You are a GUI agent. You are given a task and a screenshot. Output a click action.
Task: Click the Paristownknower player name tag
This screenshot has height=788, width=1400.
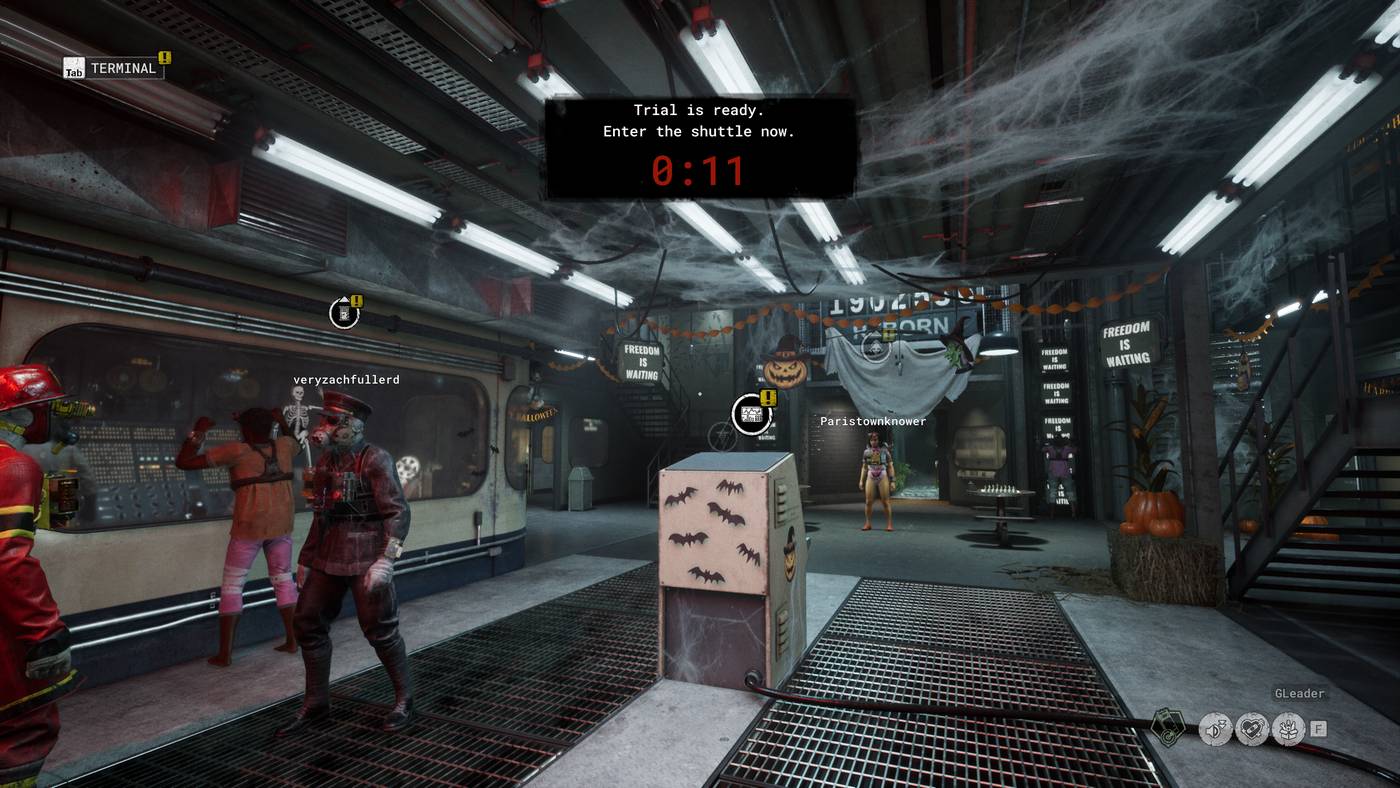coord(873,421)
